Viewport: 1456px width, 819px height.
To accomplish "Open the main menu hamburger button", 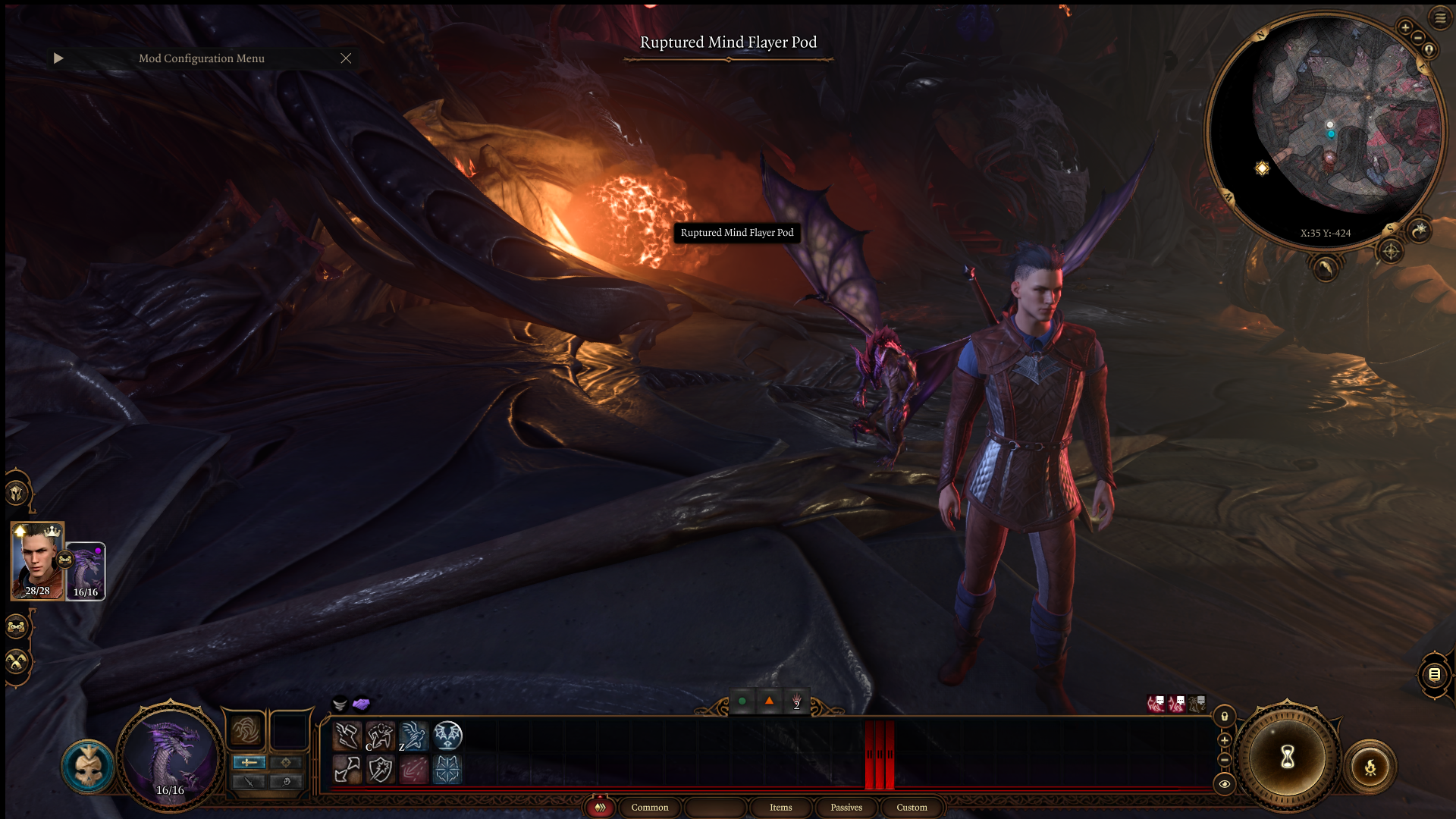I will point(1440,18).
